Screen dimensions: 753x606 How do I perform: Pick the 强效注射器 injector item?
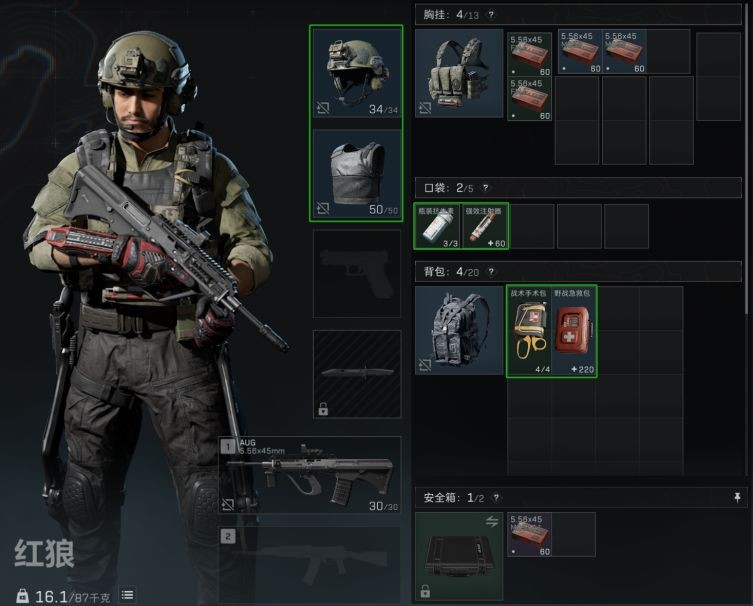point(485,226)
